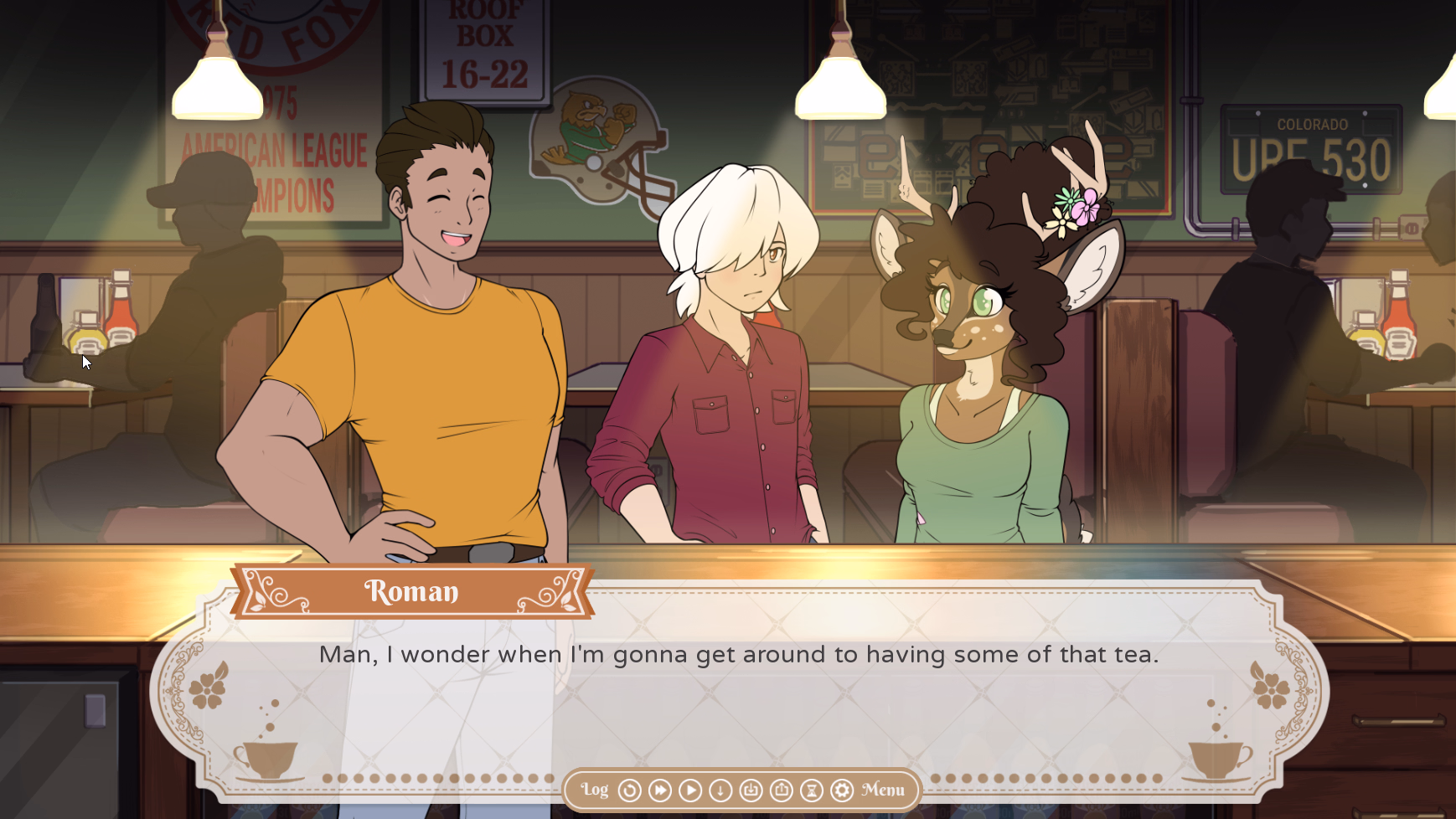Viewport: 1456px width, 819px height.
Task: Click the hourglass icon
Action: [x=811, y=791]
